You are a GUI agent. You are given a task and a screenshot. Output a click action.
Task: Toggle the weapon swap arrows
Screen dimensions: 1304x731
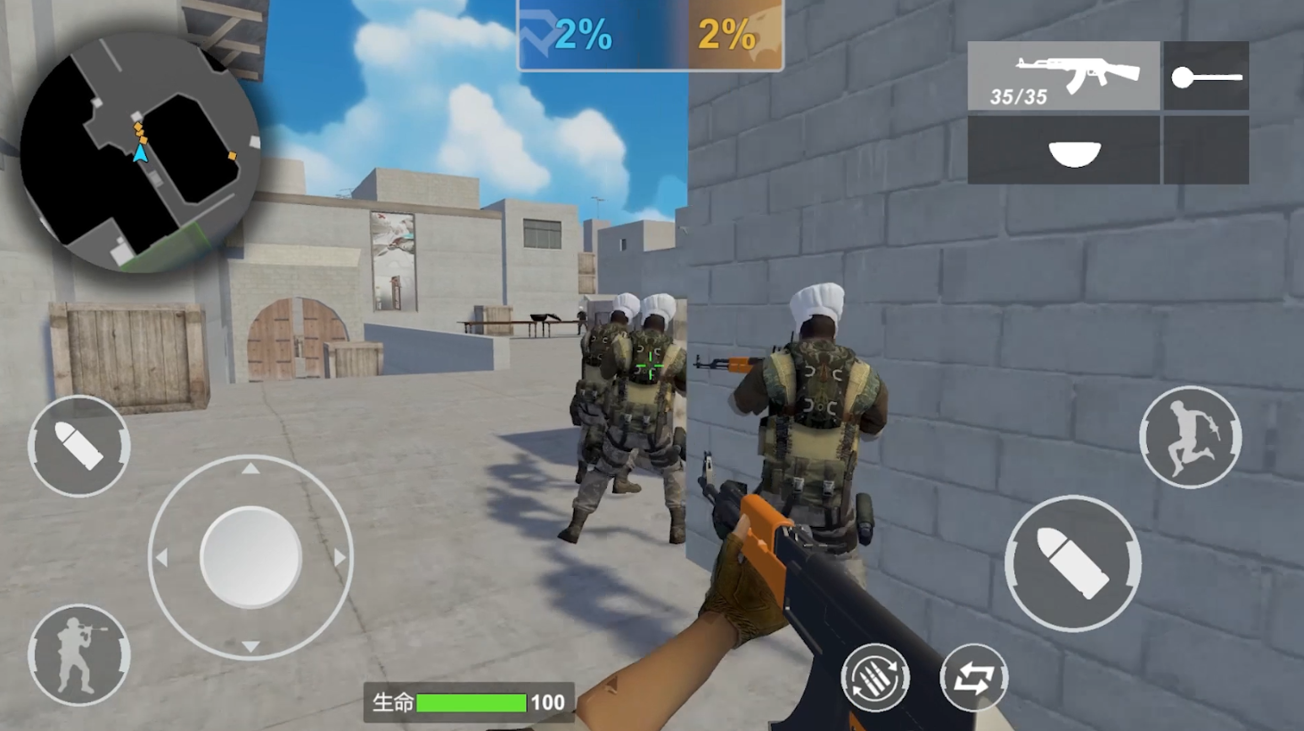(x=973, y=677)
